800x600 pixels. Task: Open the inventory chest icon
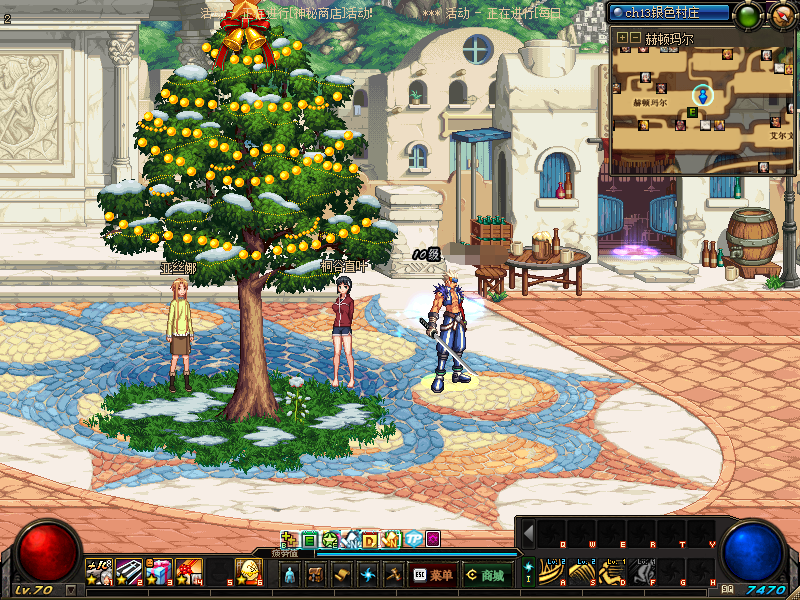coord(314,574)
